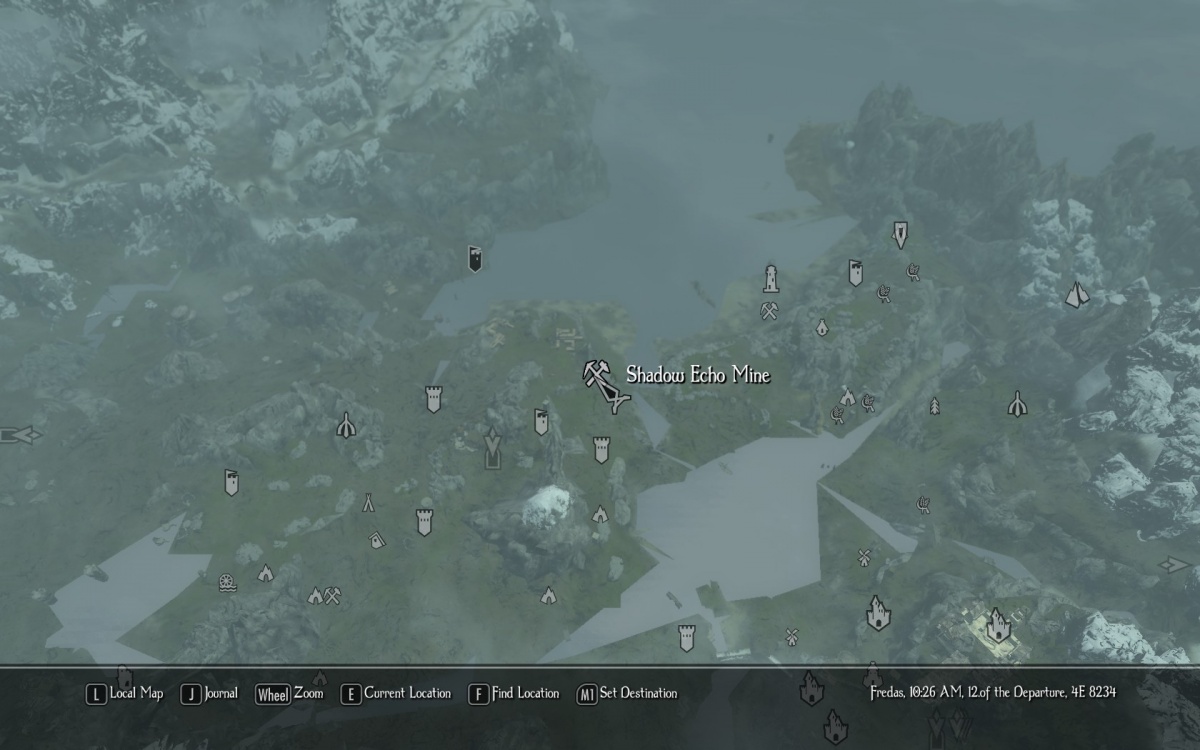Open the Journal from the map bar
Image resolution: width=1200 pixels, height=750 pixels.
(x=210, y=694)
